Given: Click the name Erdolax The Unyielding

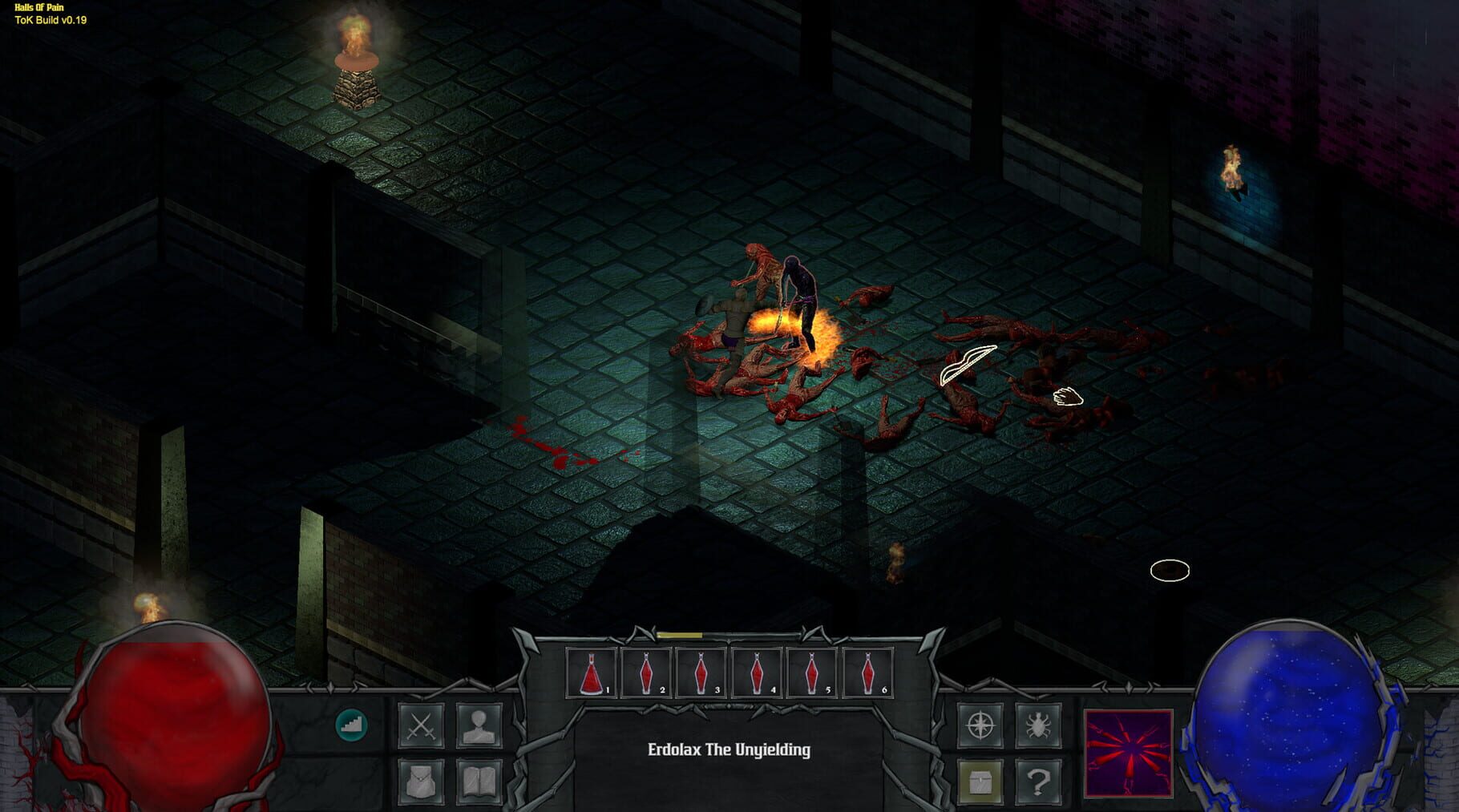Looking at the screenshot, I should pos(729,752).
